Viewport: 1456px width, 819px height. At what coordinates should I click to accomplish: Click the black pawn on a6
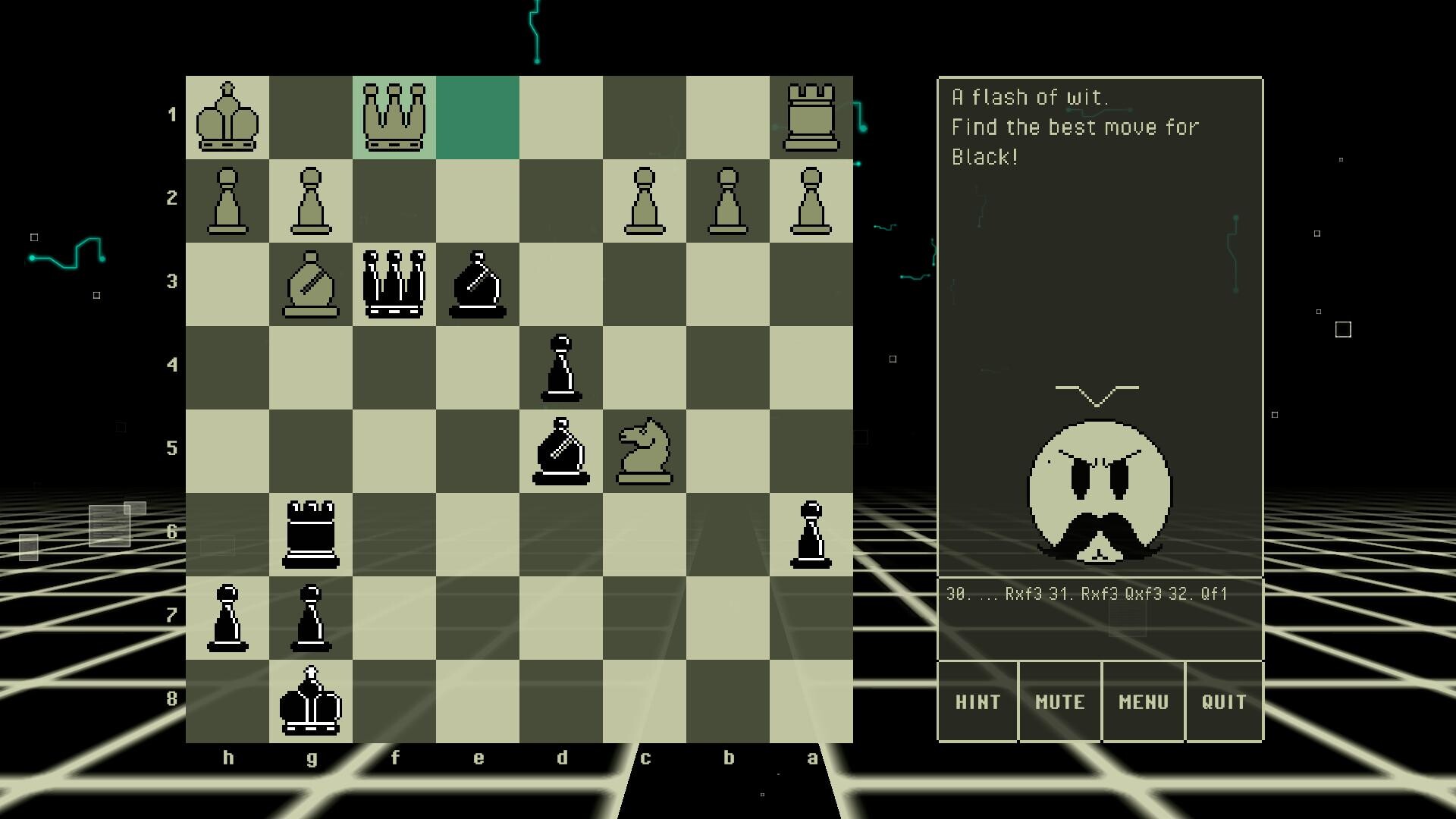pyautogui.click(x=811, y=535)
